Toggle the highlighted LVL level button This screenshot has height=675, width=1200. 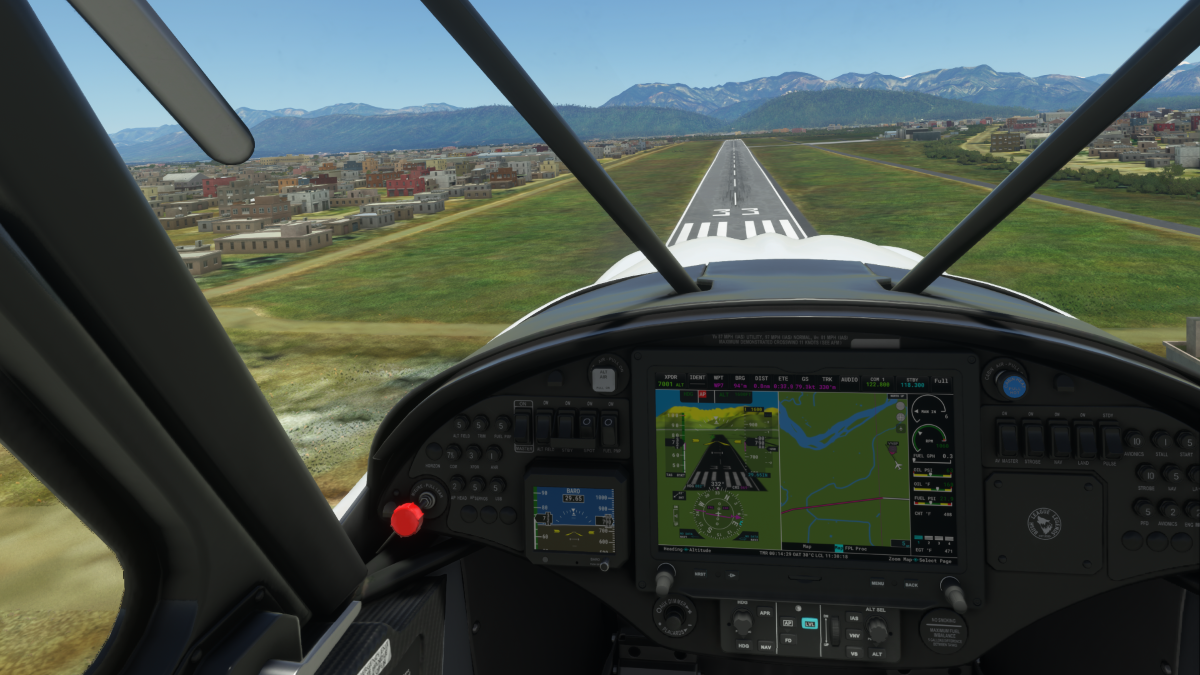[809, 623]
